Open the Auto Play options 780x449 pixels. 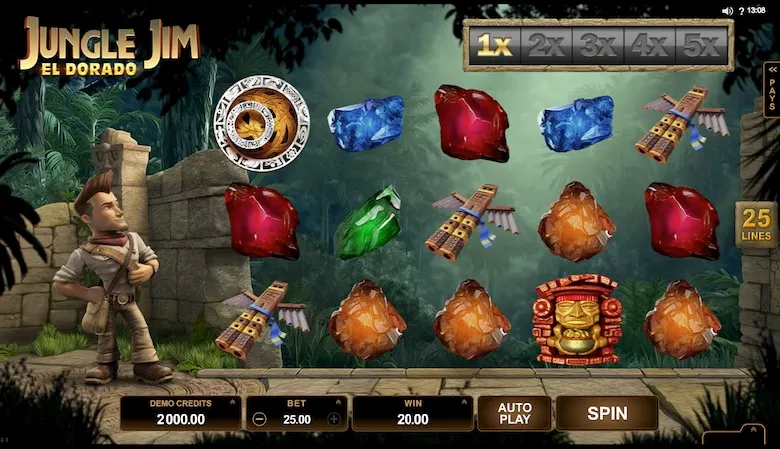click(514, 412)
